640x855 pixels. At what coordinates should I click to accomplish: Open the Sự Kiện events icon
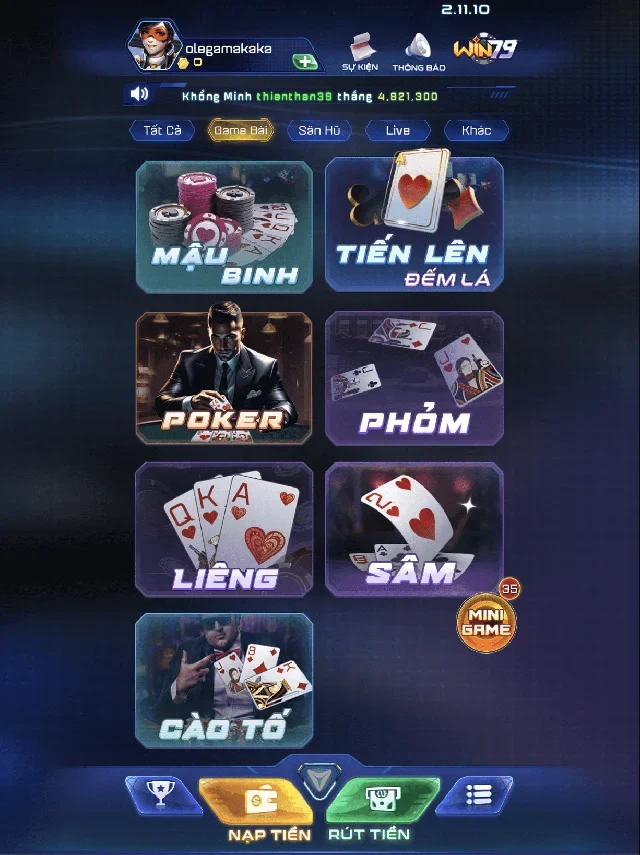tap(360, 50)
